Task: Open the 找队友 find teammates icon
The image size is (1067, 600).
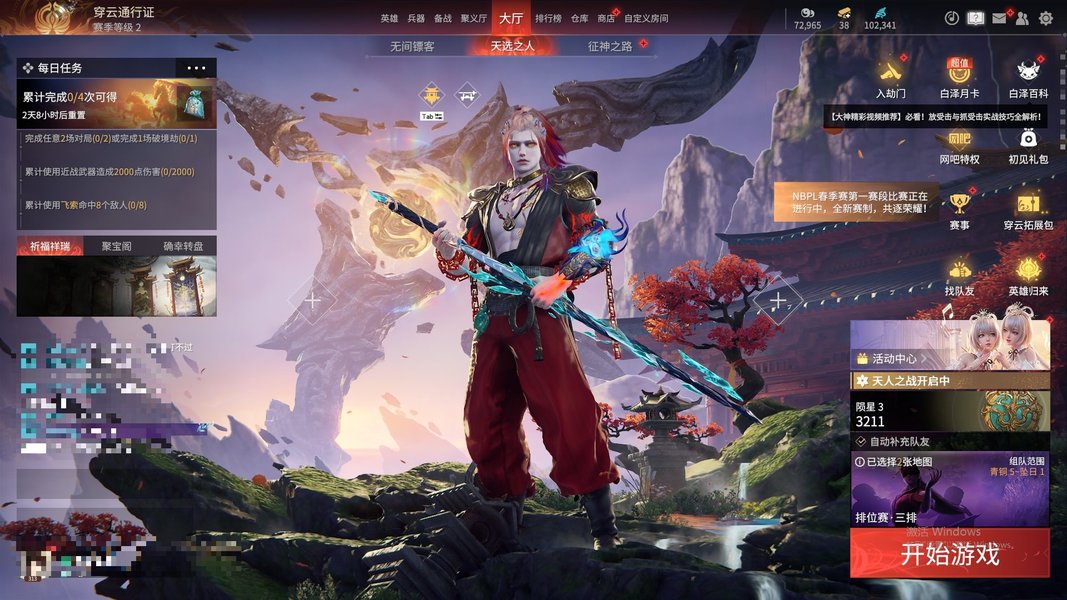Action: point(959,276)
